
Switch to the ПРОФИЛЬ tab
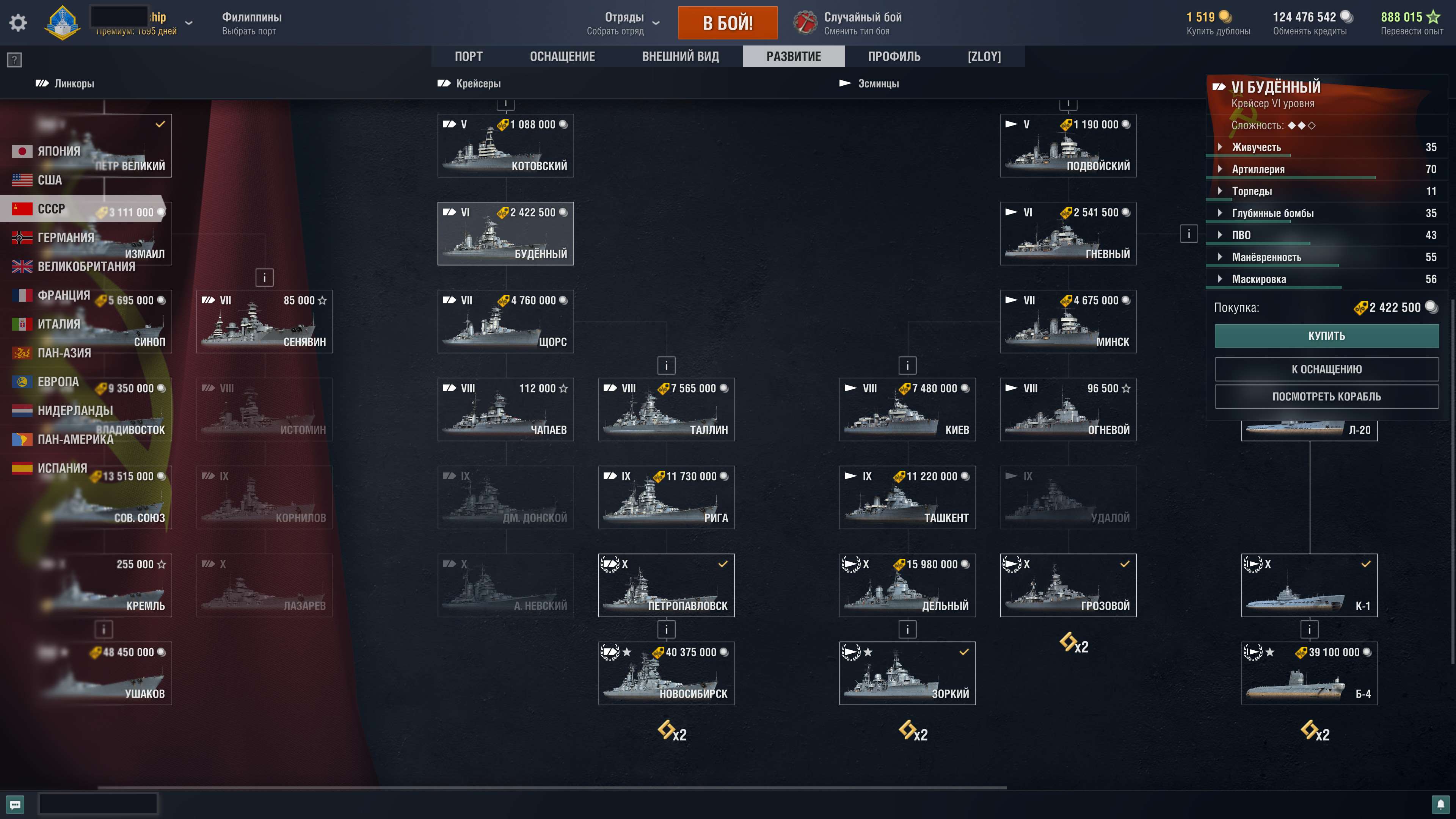[894, 56]
